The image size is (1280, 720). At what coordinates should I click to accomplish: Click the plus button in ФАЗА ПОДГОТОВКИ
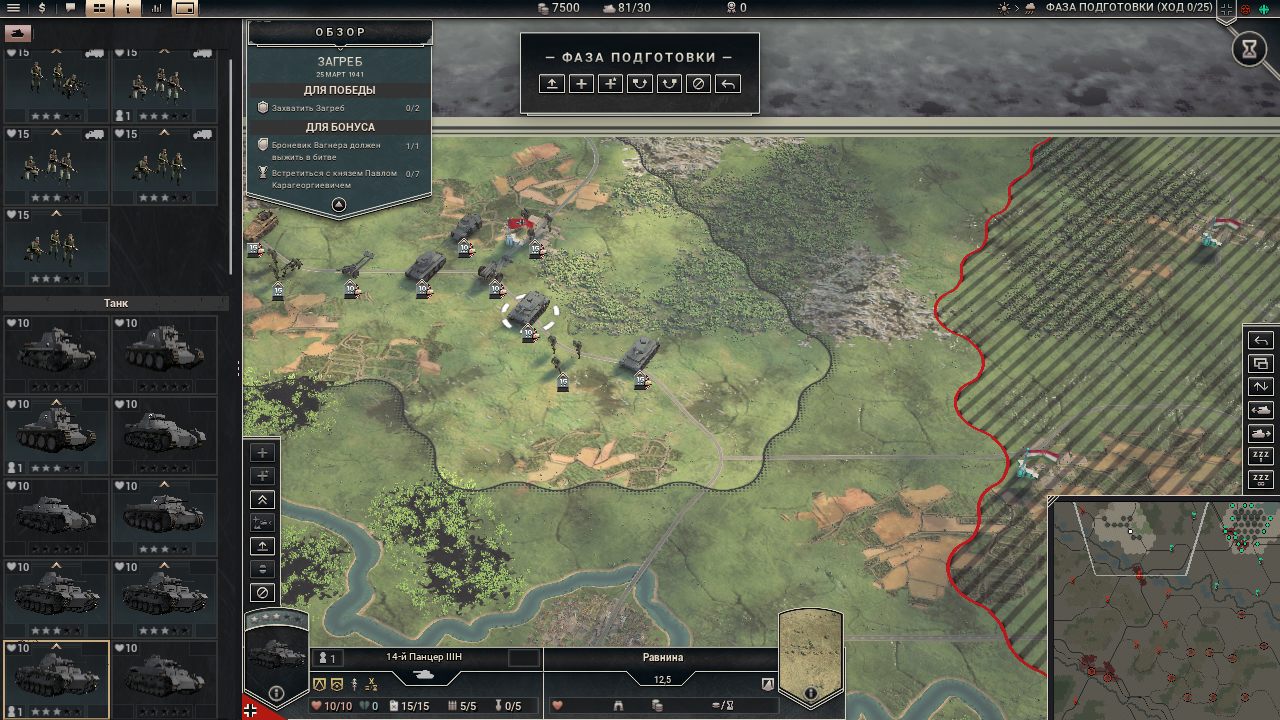[581, 84]
